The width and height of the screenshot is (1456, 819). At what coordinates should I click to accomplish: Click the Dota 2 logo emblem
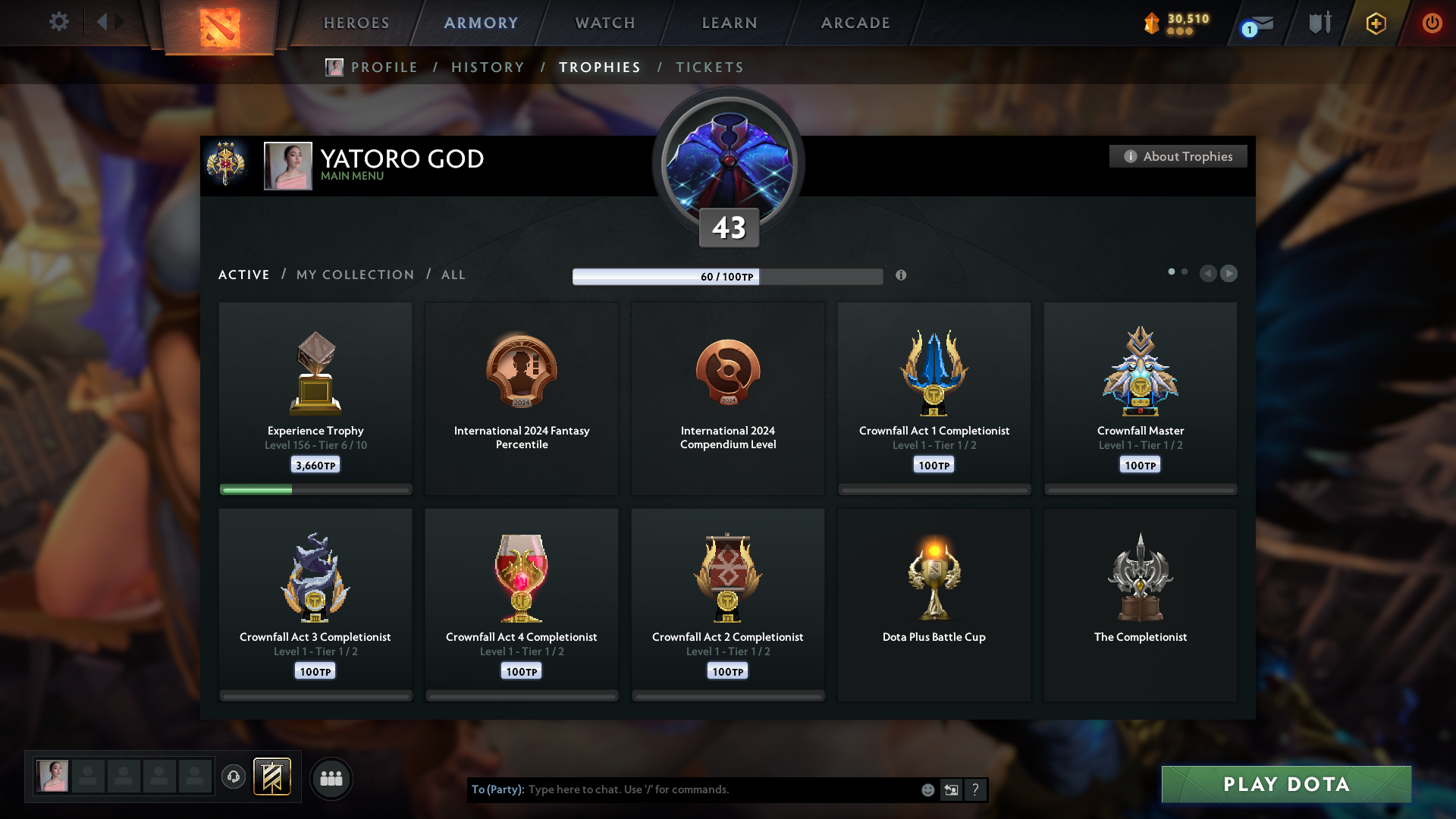point(221,24)
